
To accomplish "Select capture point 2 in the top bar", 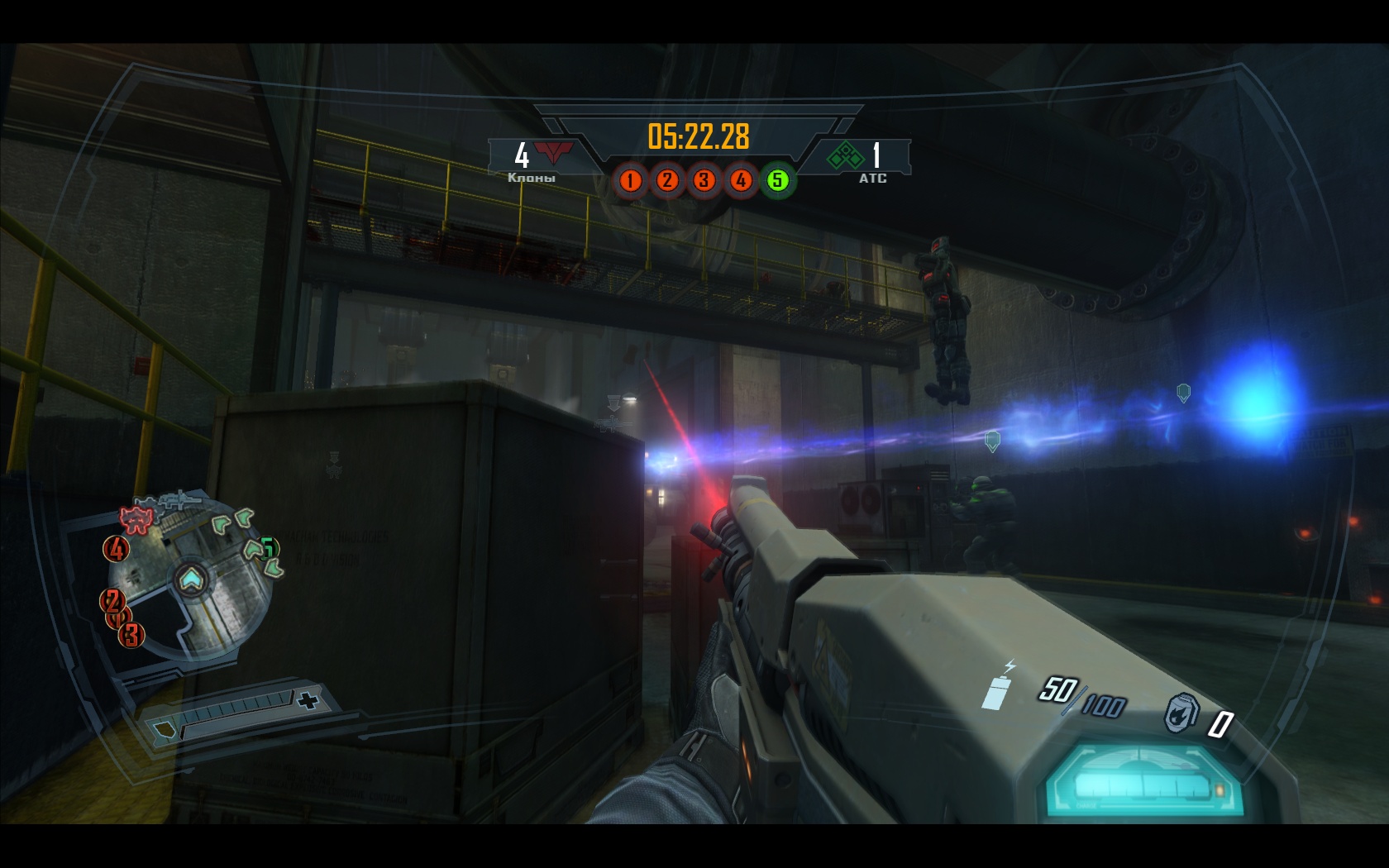I will pos(667,180).
